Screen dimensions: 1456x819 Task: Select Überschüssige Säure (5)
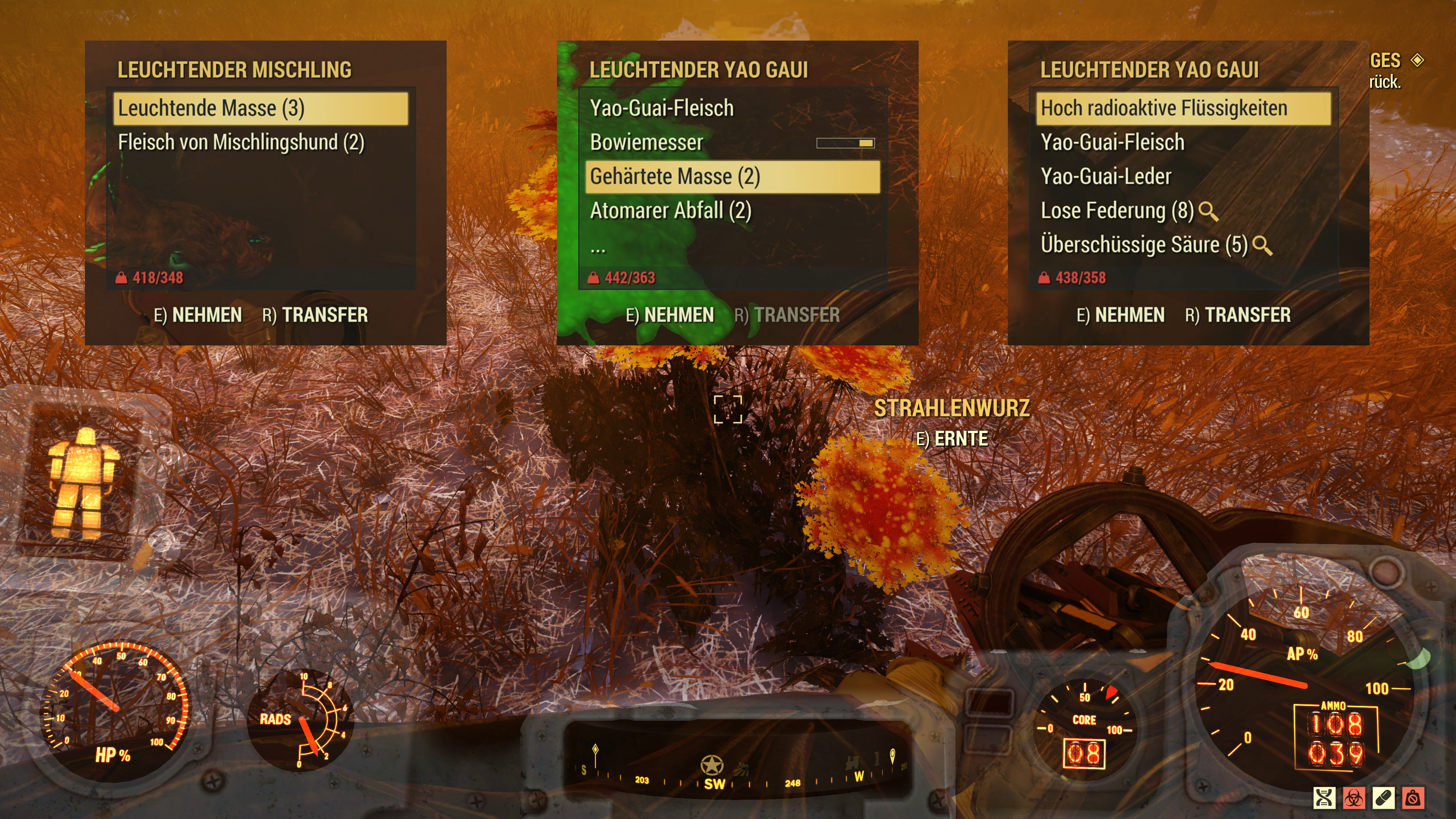point(1144,245)
